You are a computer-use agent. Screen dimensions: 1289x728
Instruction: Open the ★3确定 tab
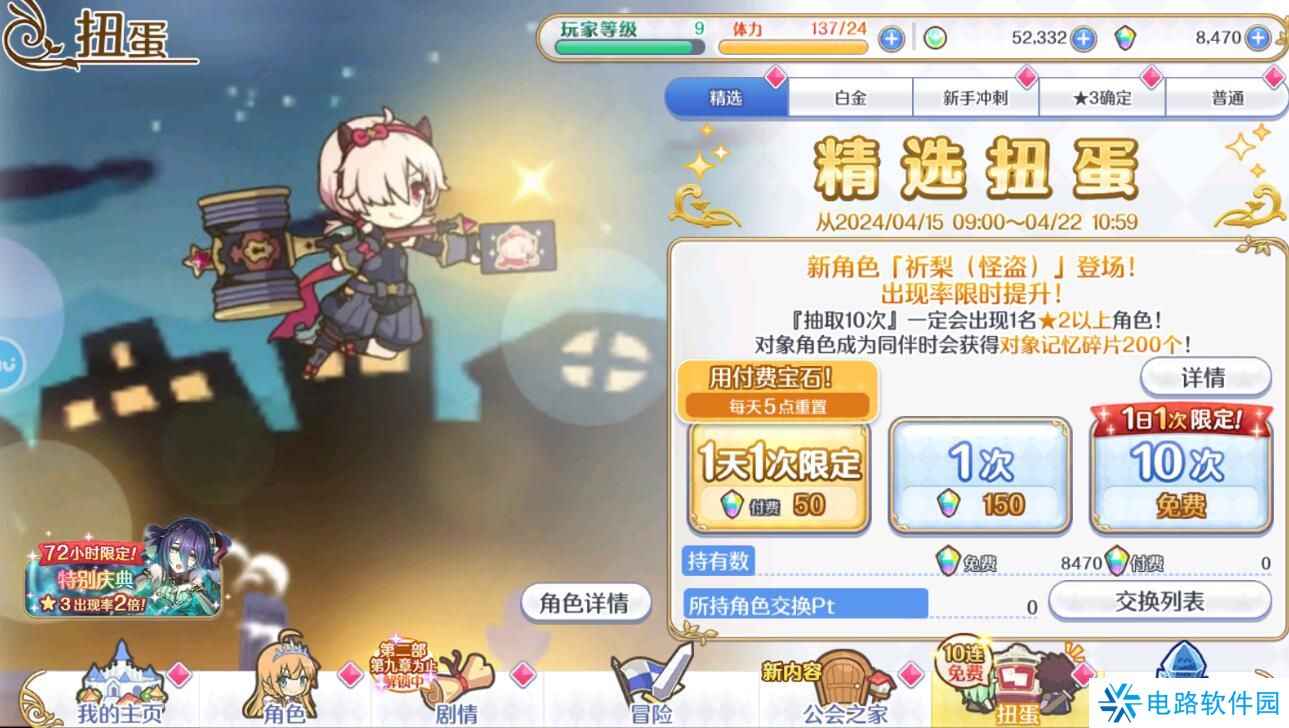(x=1103, y=97)
